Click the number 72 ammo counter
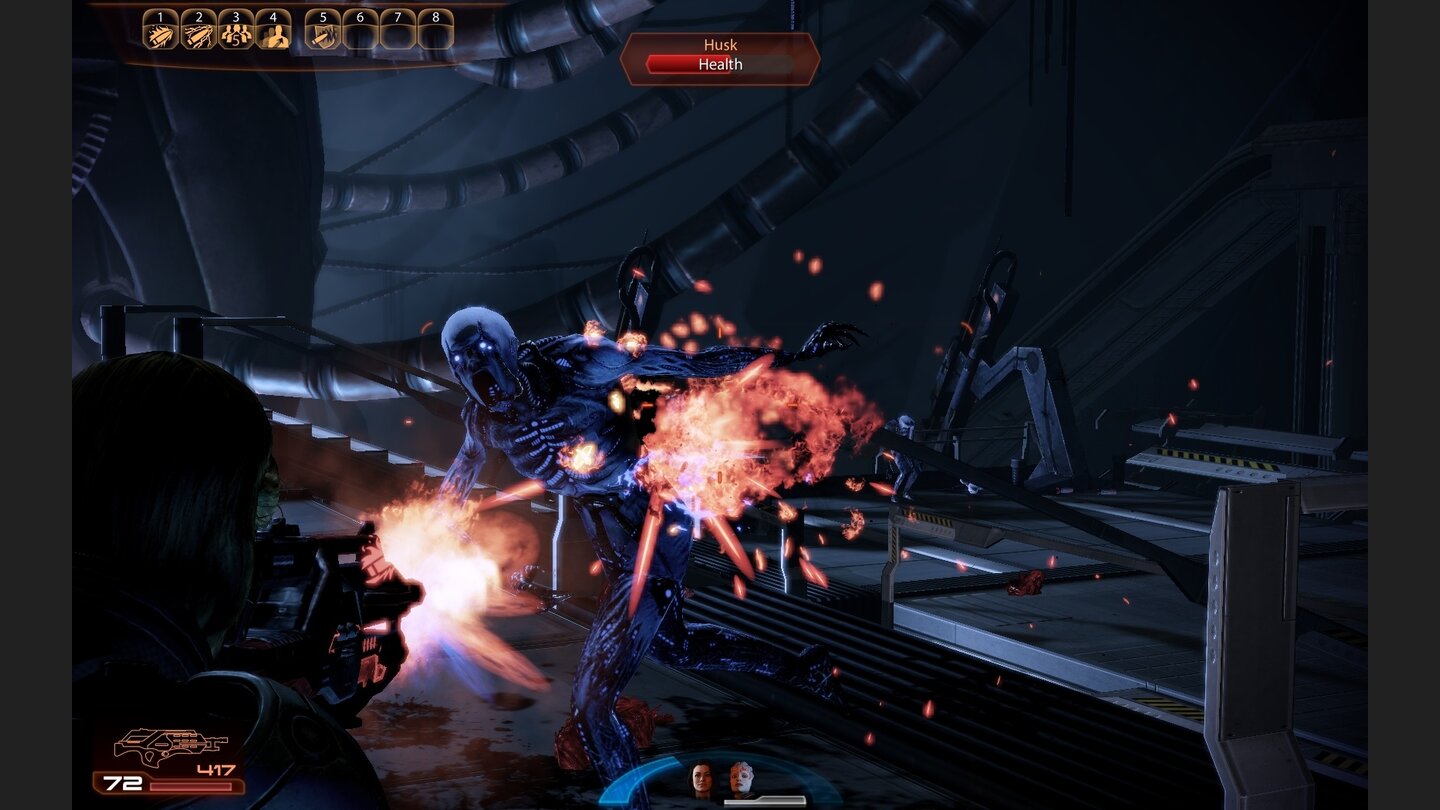The width and height of the screenshot is (1440, 810). (x=122, y=783)
